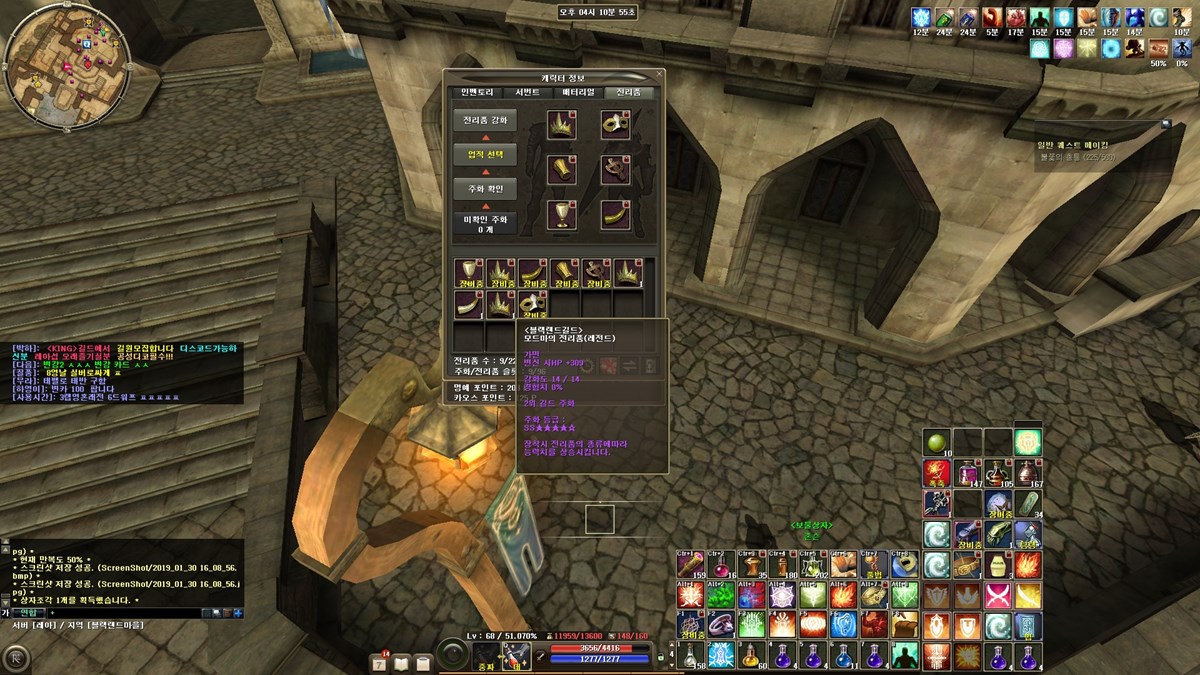
Task: Choose the 업적 선택 button
Action: pos(485,155)
